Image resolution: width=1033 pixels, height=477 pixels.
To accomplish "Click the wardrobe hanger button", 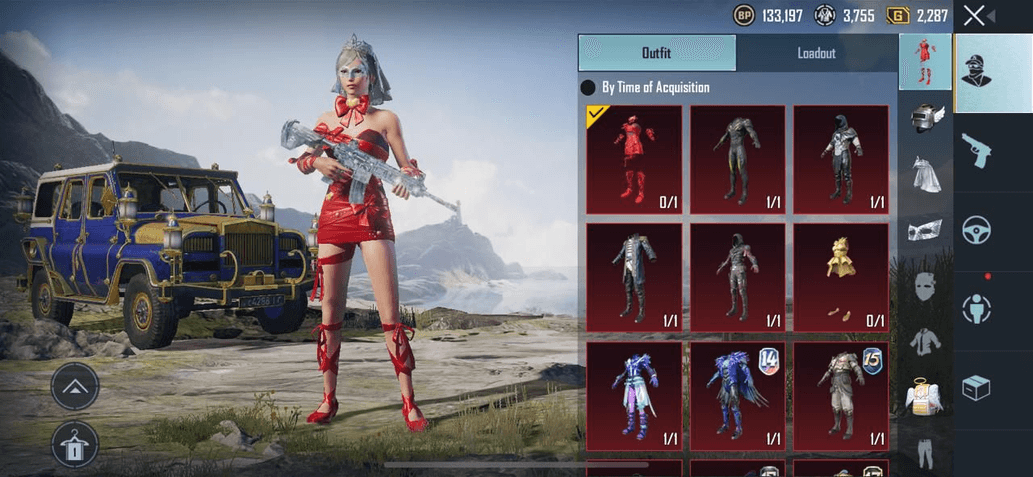I will click(75, 445).
